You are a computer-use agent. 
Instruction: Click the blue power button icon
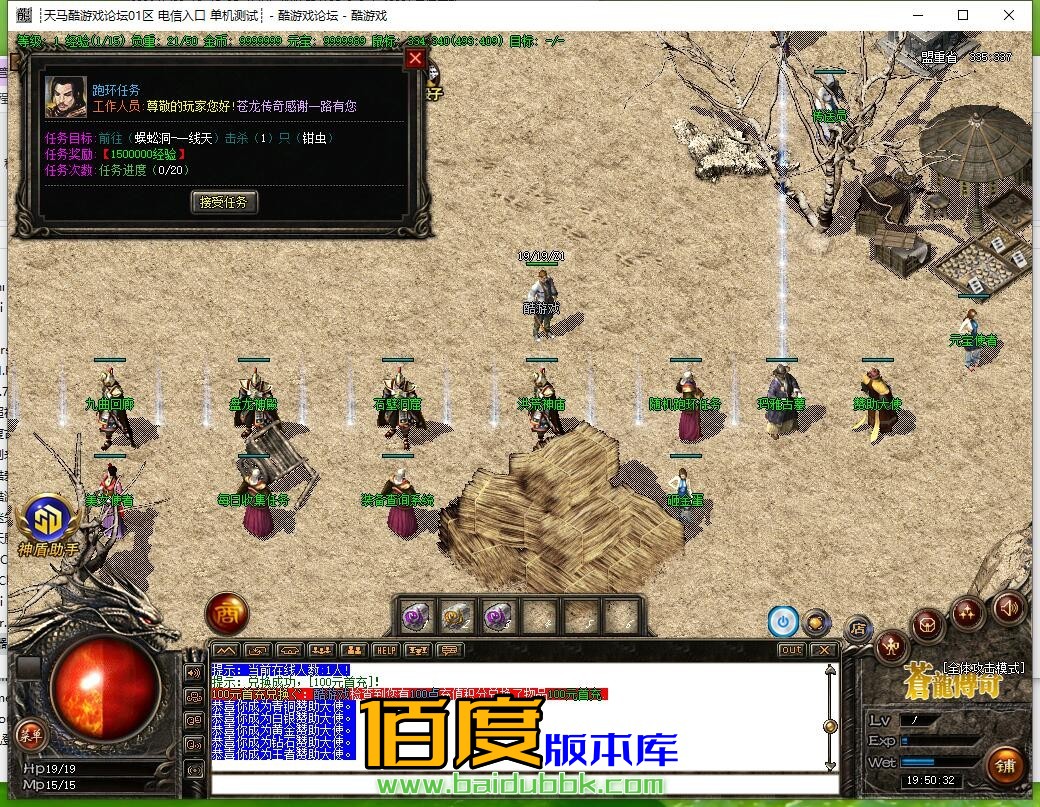point(783,621)
